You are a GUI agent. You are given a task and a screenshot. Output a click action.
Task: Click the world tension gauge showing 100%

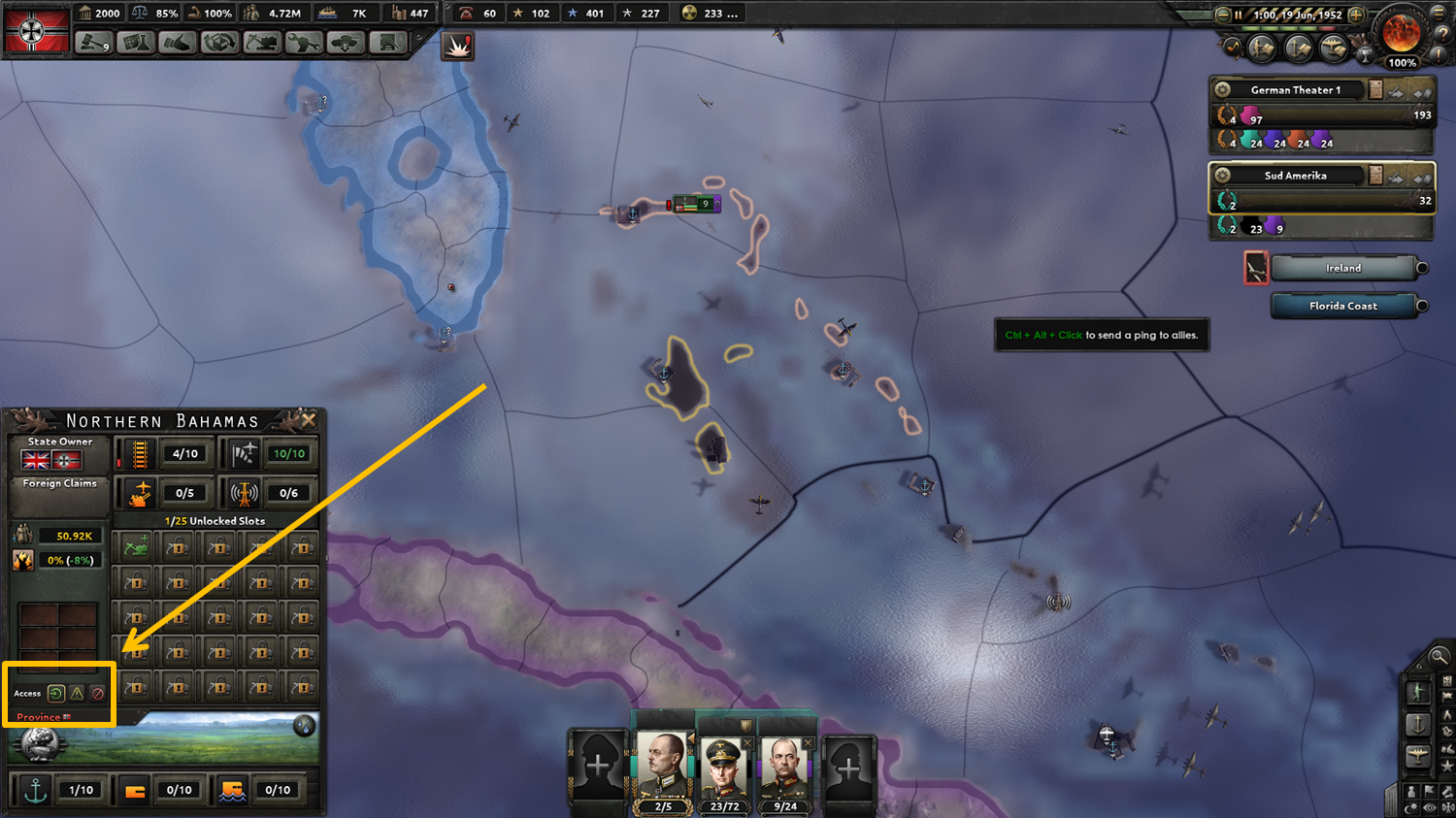click(x=1401, y=39)
